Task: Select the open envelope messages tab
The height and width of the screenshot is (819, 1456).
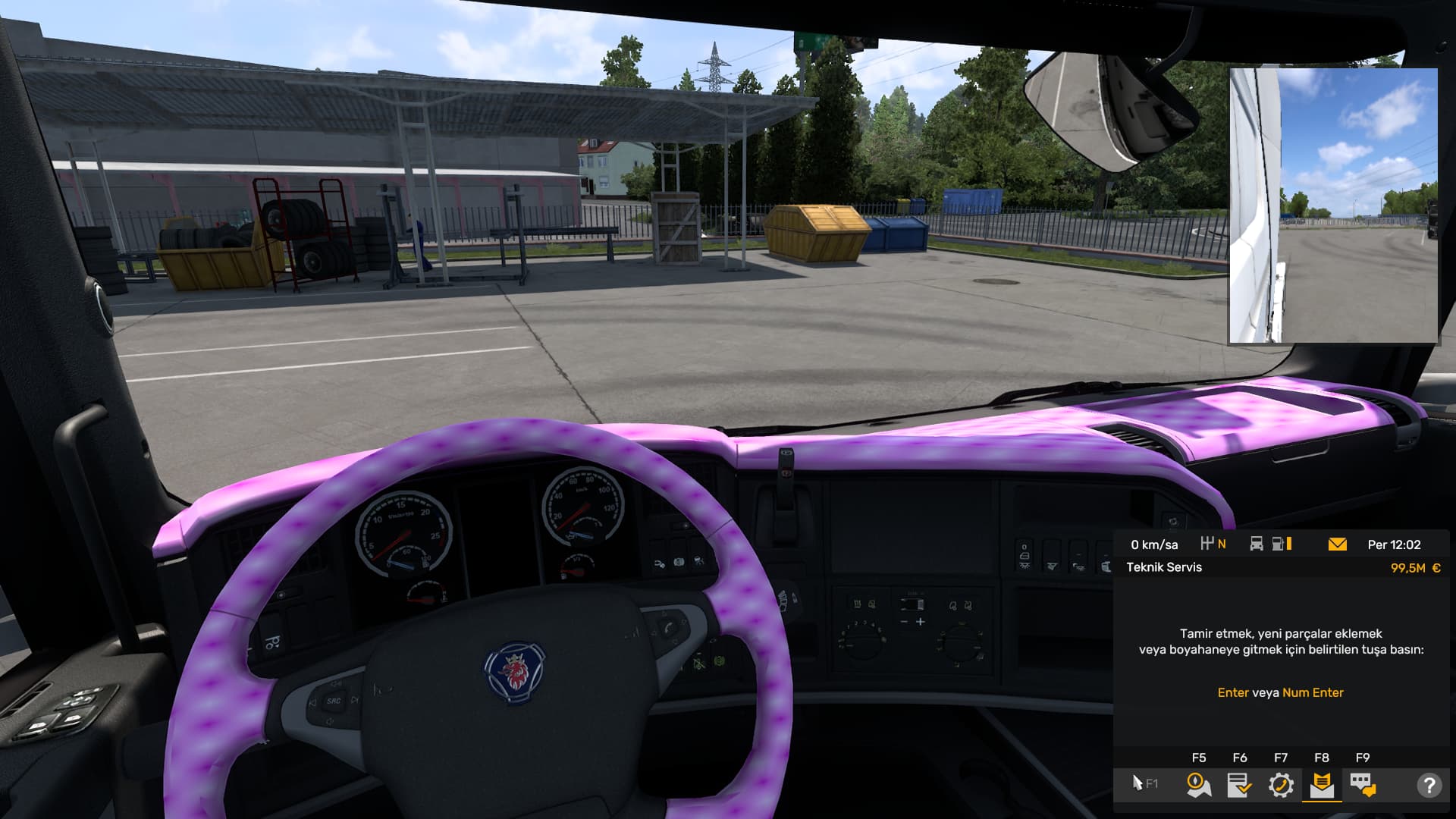Action: click(x=1322, y=785)
